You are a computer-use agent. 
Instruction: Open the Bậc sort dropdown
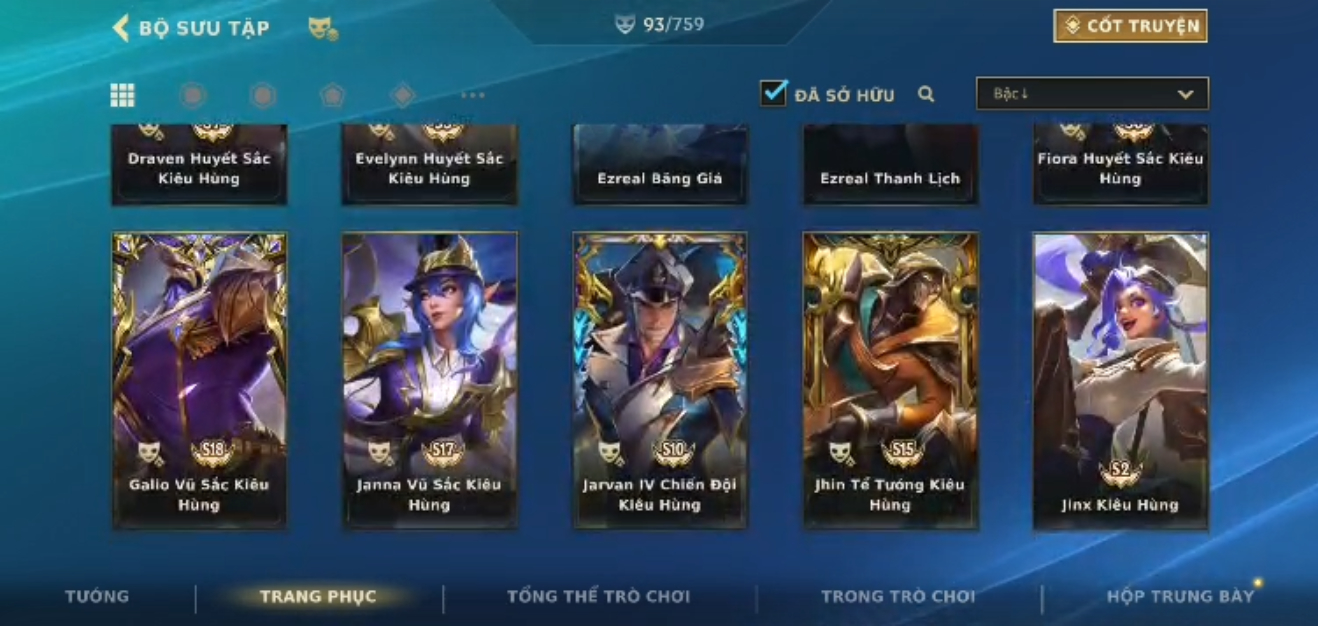[1092, 94]
